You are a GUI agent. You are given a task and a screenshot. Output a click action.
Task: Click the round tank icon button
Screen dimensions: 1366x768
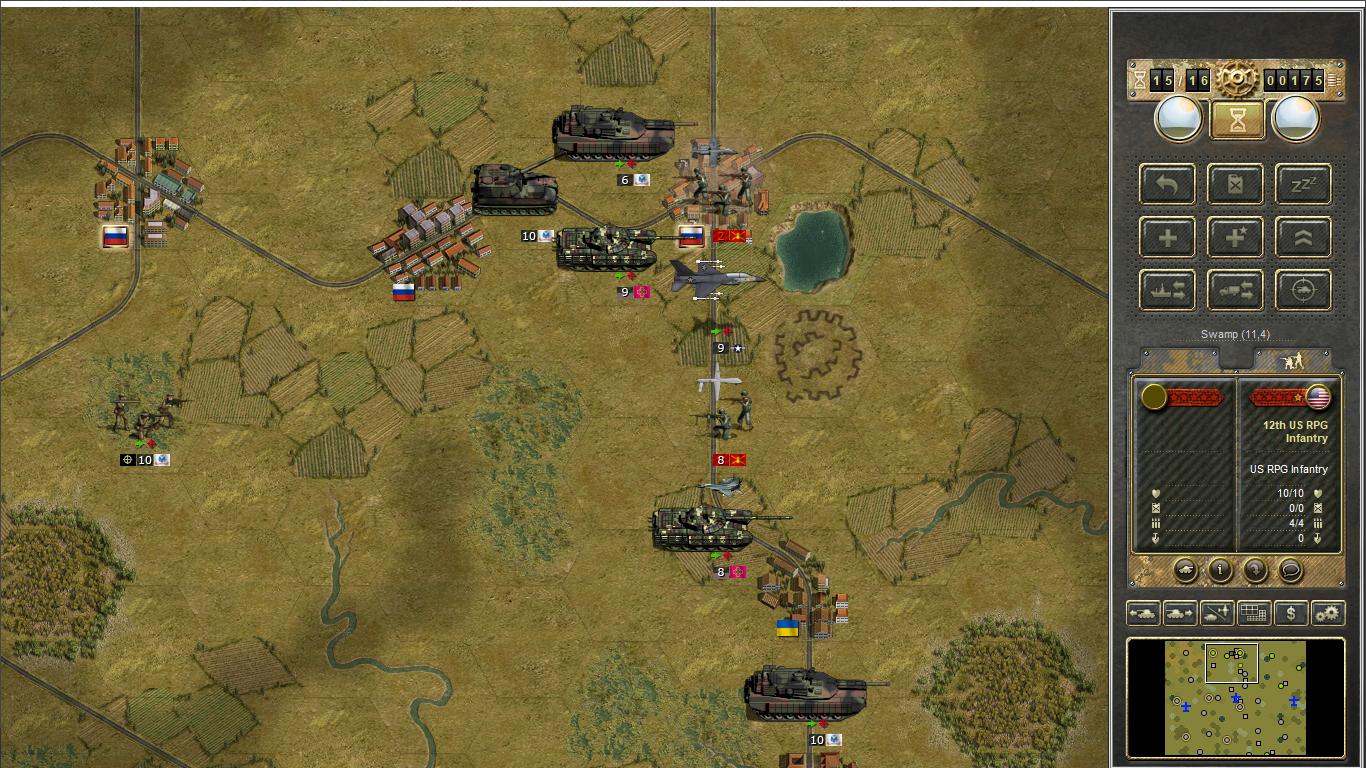point(1184,570)
